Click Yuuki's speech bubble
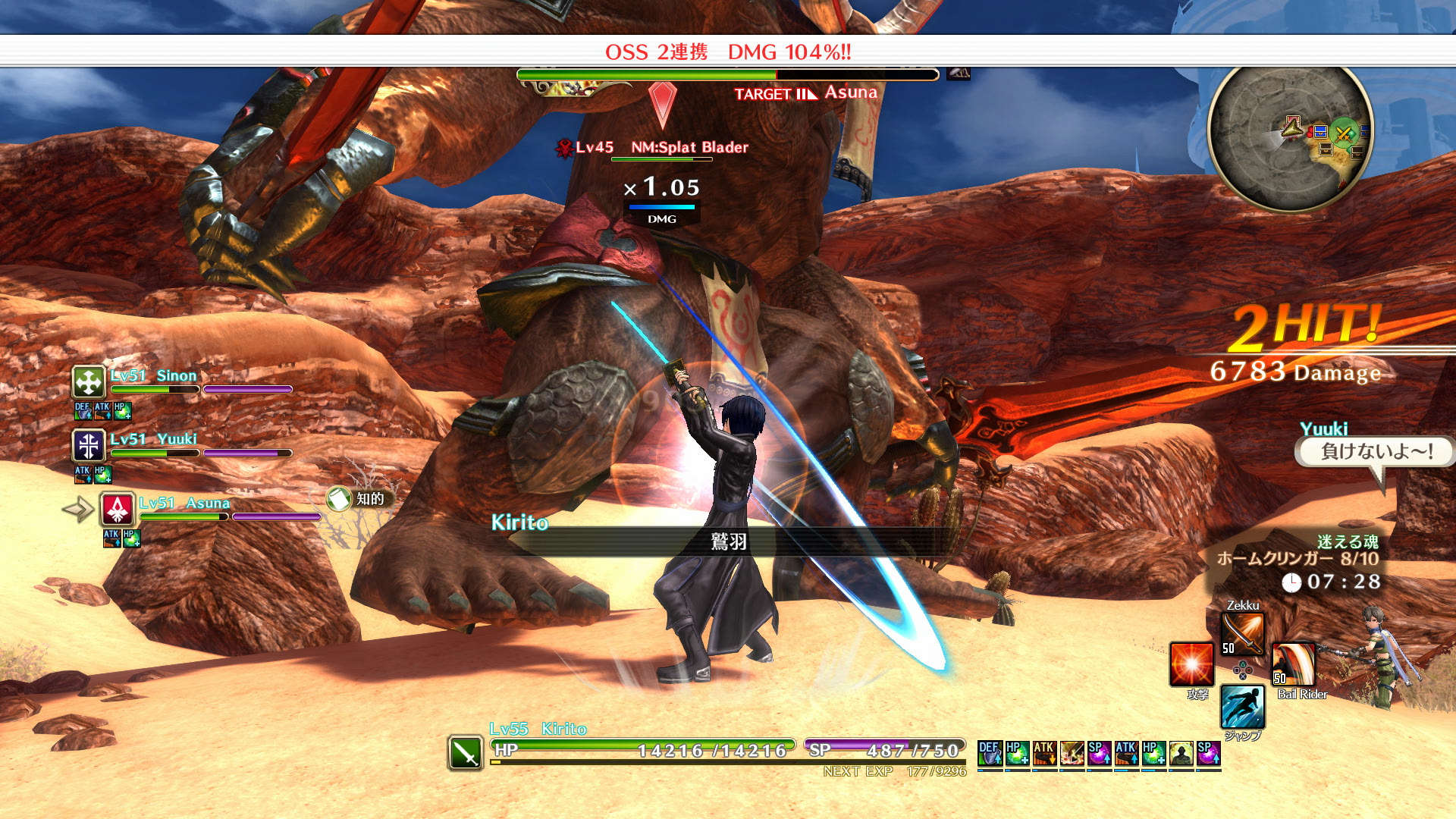This screenshot has height=819, width=1456. (1376, 452)
